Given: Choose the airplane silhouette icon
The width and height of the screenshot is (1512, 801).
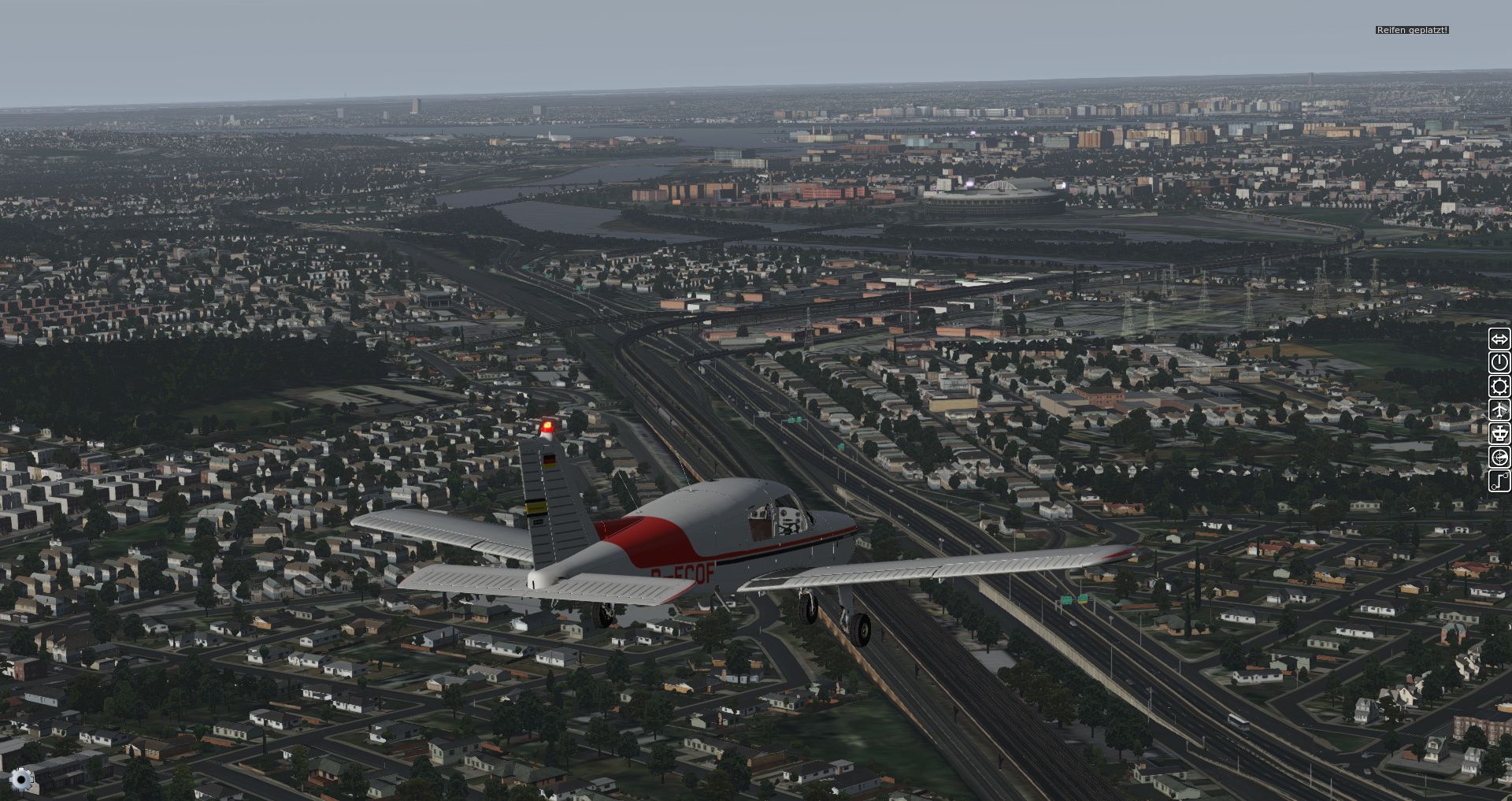Looking at the screenshot, I should tap(1499, 410).
